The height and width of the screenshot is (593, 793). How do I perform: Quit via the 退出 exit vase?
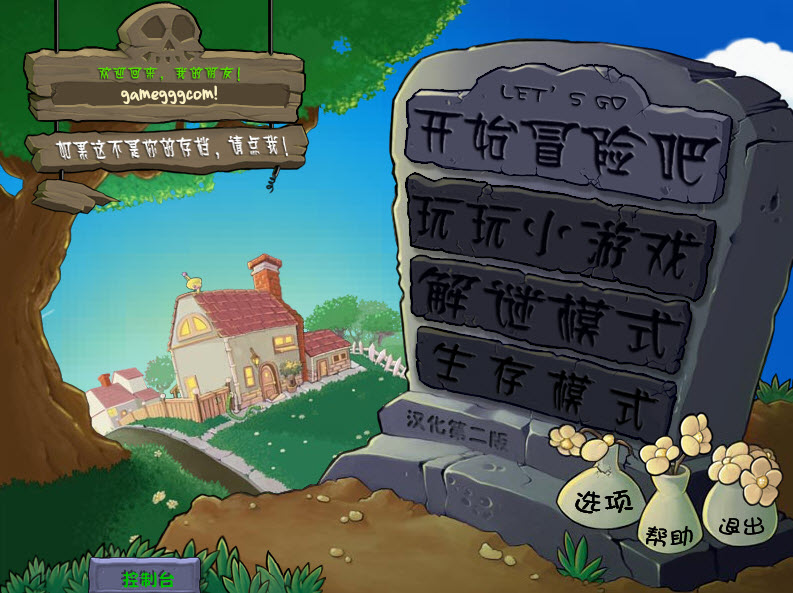tap(741, 523)
